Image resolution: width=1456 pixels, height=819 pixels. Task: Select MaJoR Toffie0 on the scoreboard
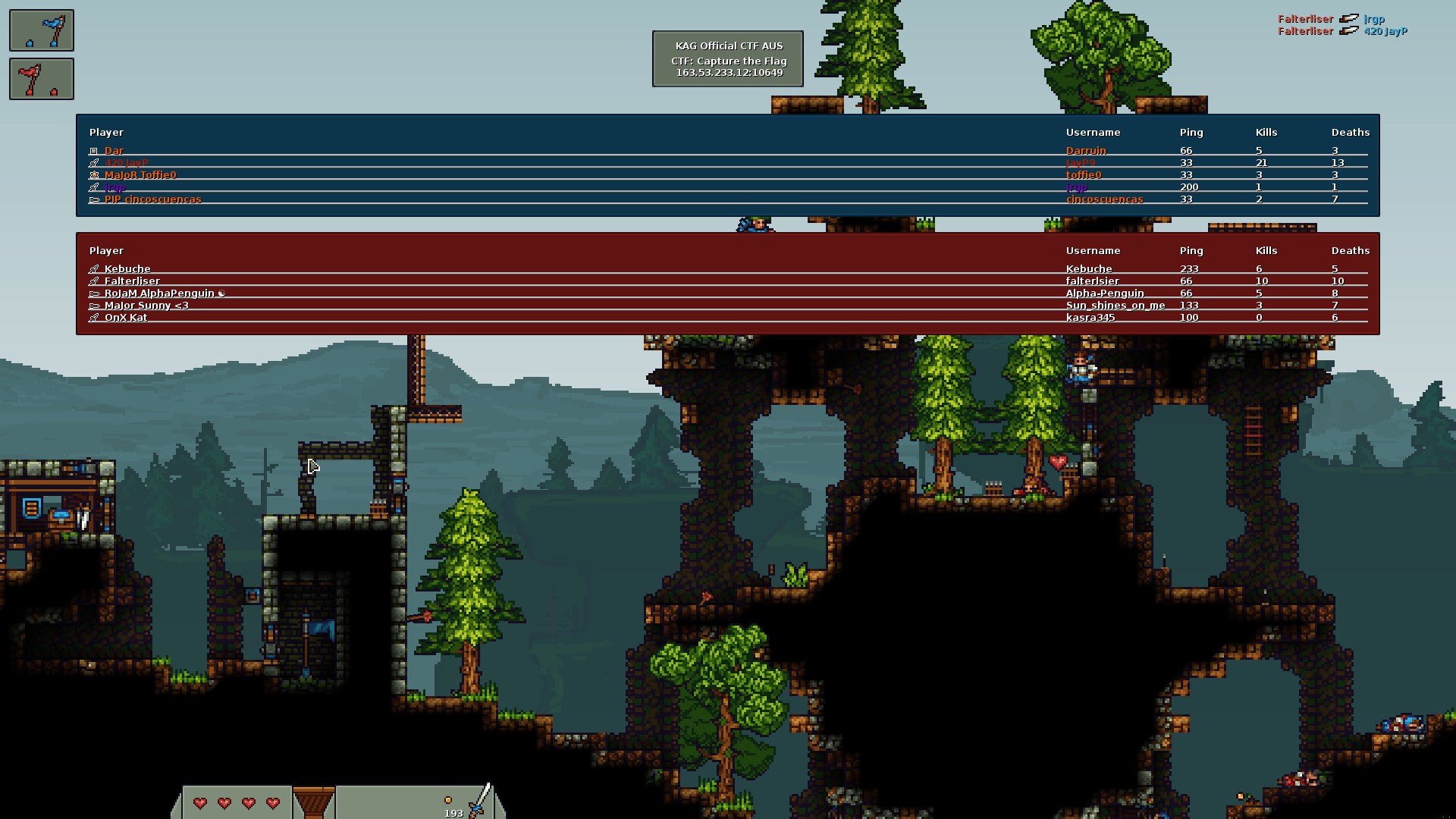[x=140, y=175]
